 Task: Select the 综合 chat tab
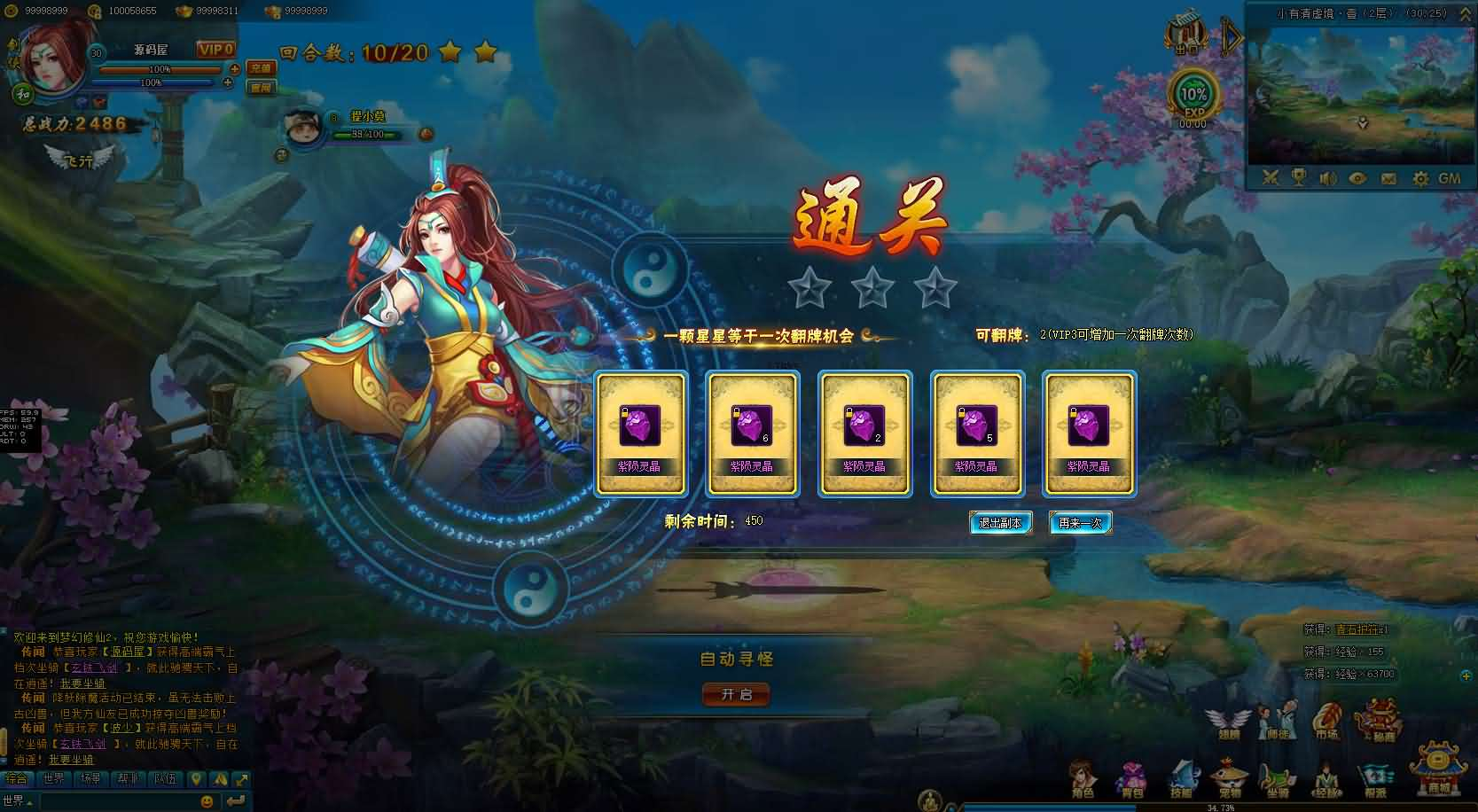pos(16,778)
